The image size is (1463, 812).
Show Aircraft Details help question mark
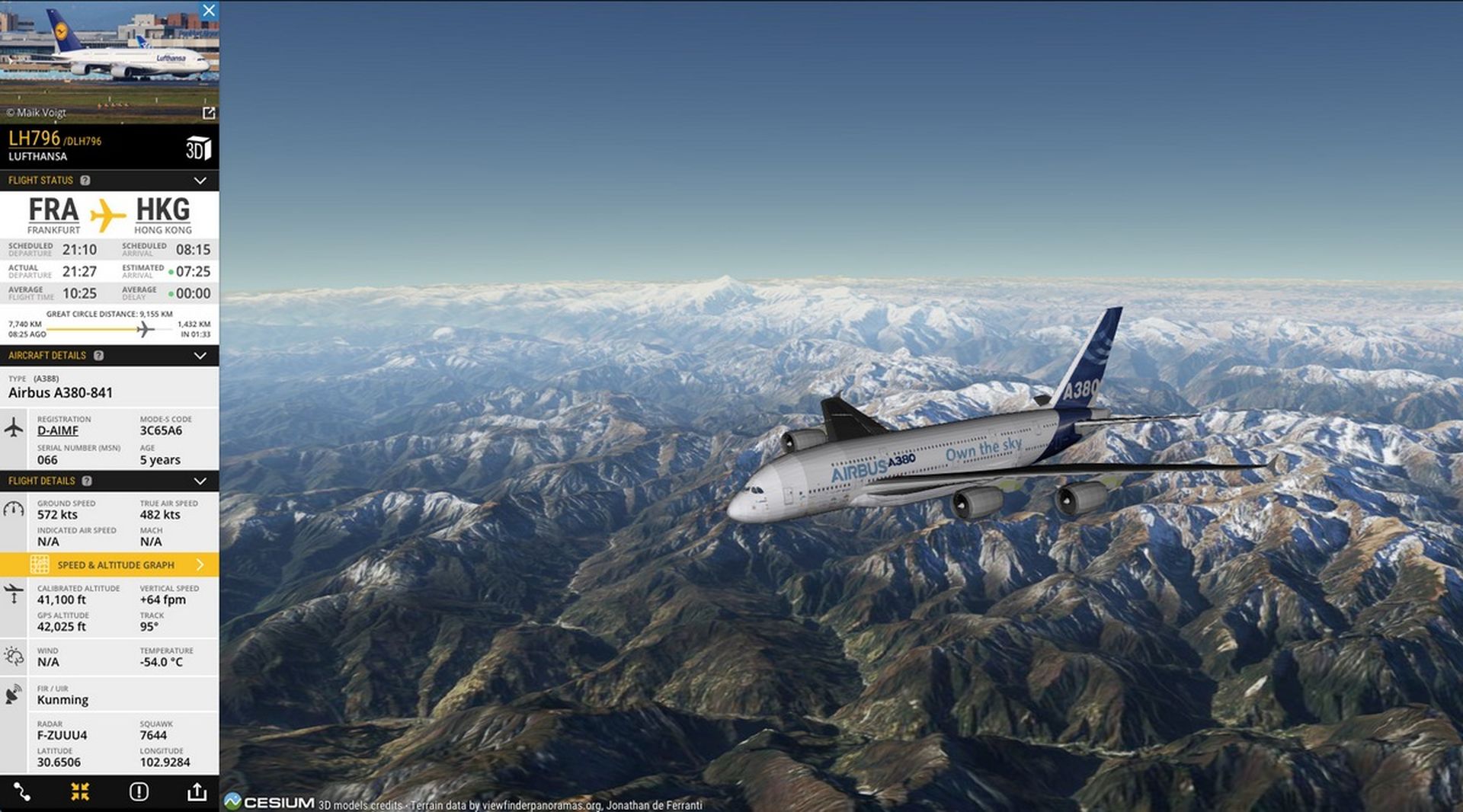pos(98,356)
